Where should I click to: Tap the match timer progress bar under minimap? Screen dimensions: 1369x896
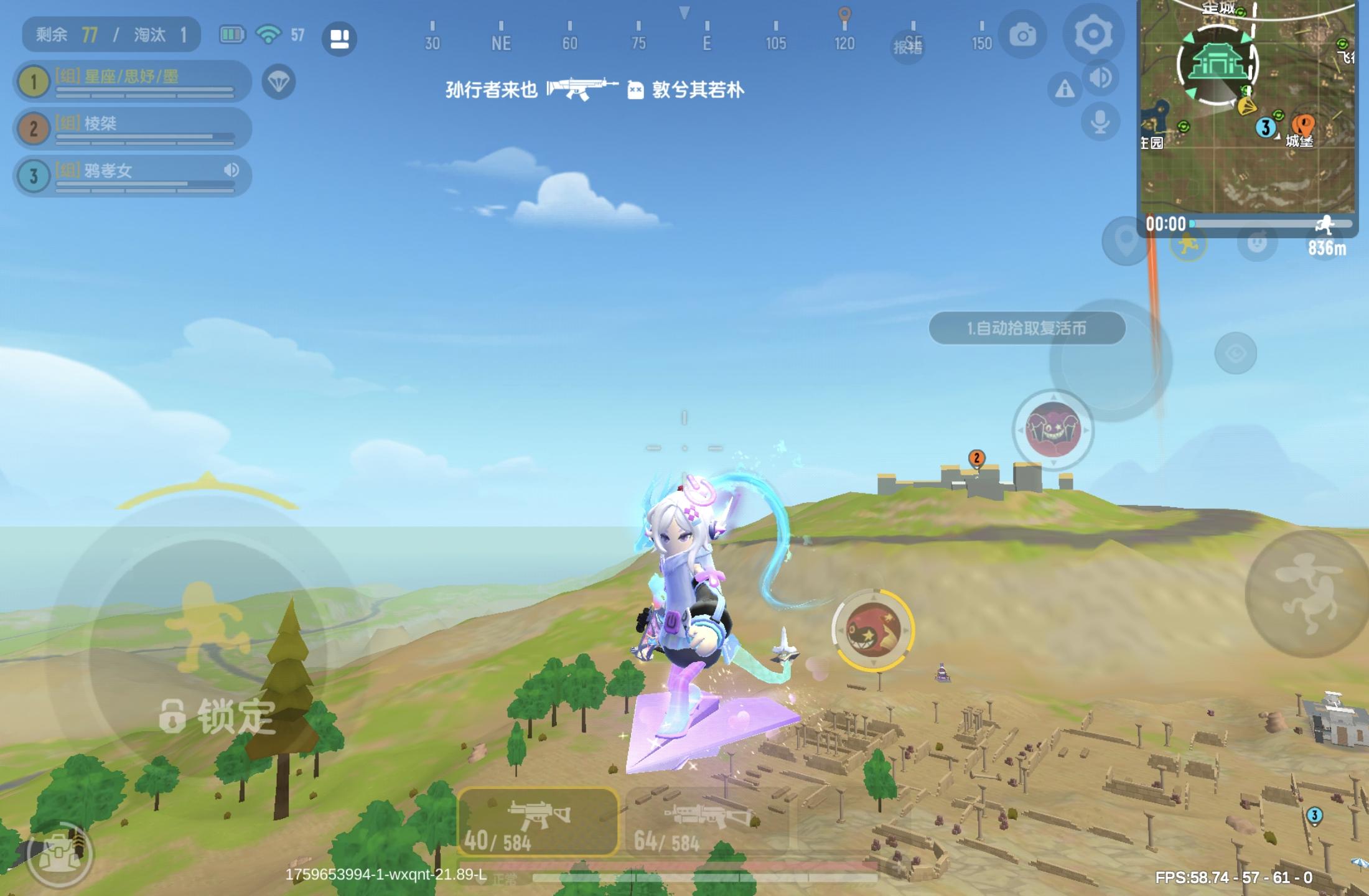pos(1269,225)
